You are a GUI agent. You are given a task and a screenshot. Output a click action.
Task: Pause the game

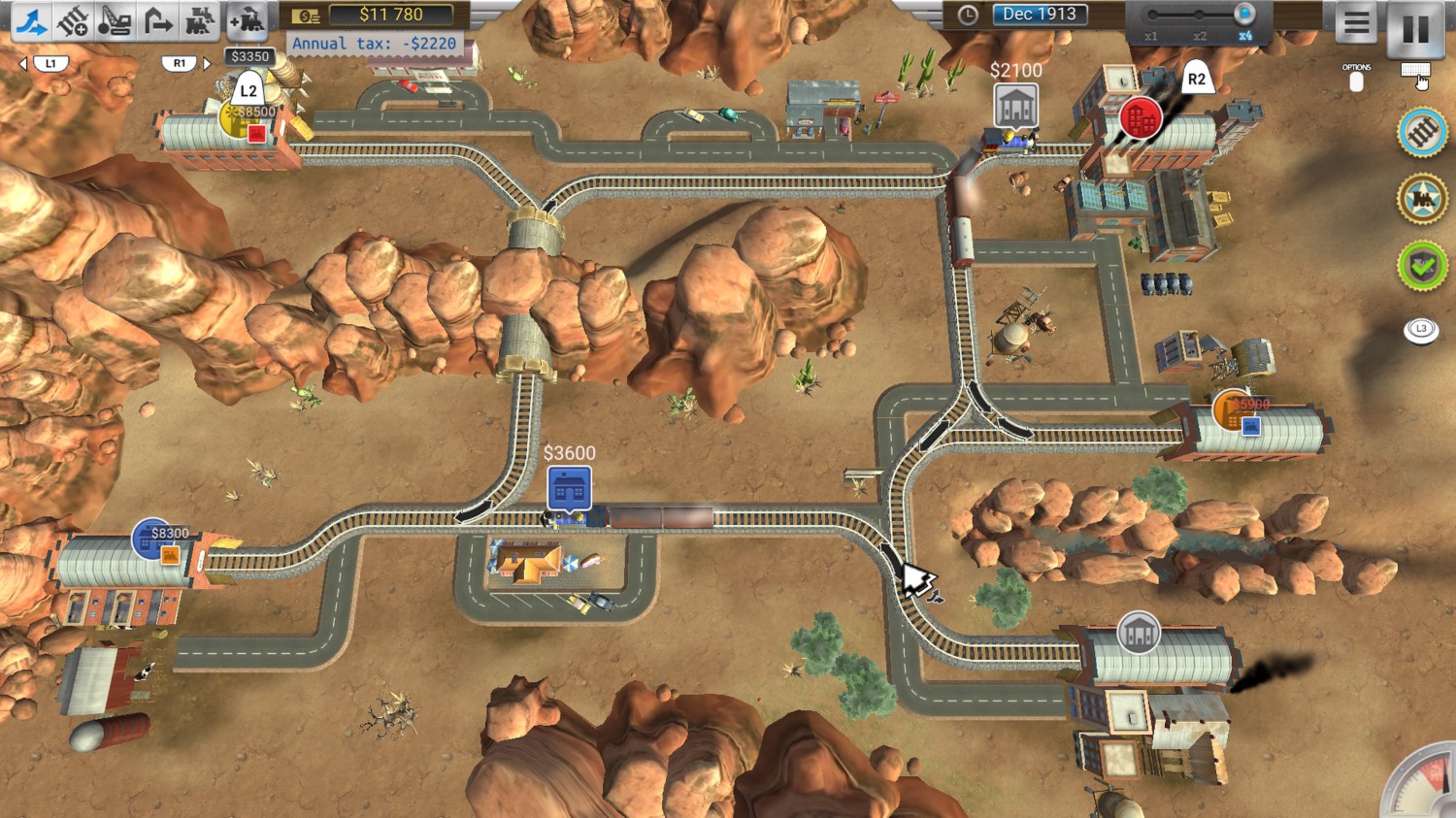tap(1415, 27)
